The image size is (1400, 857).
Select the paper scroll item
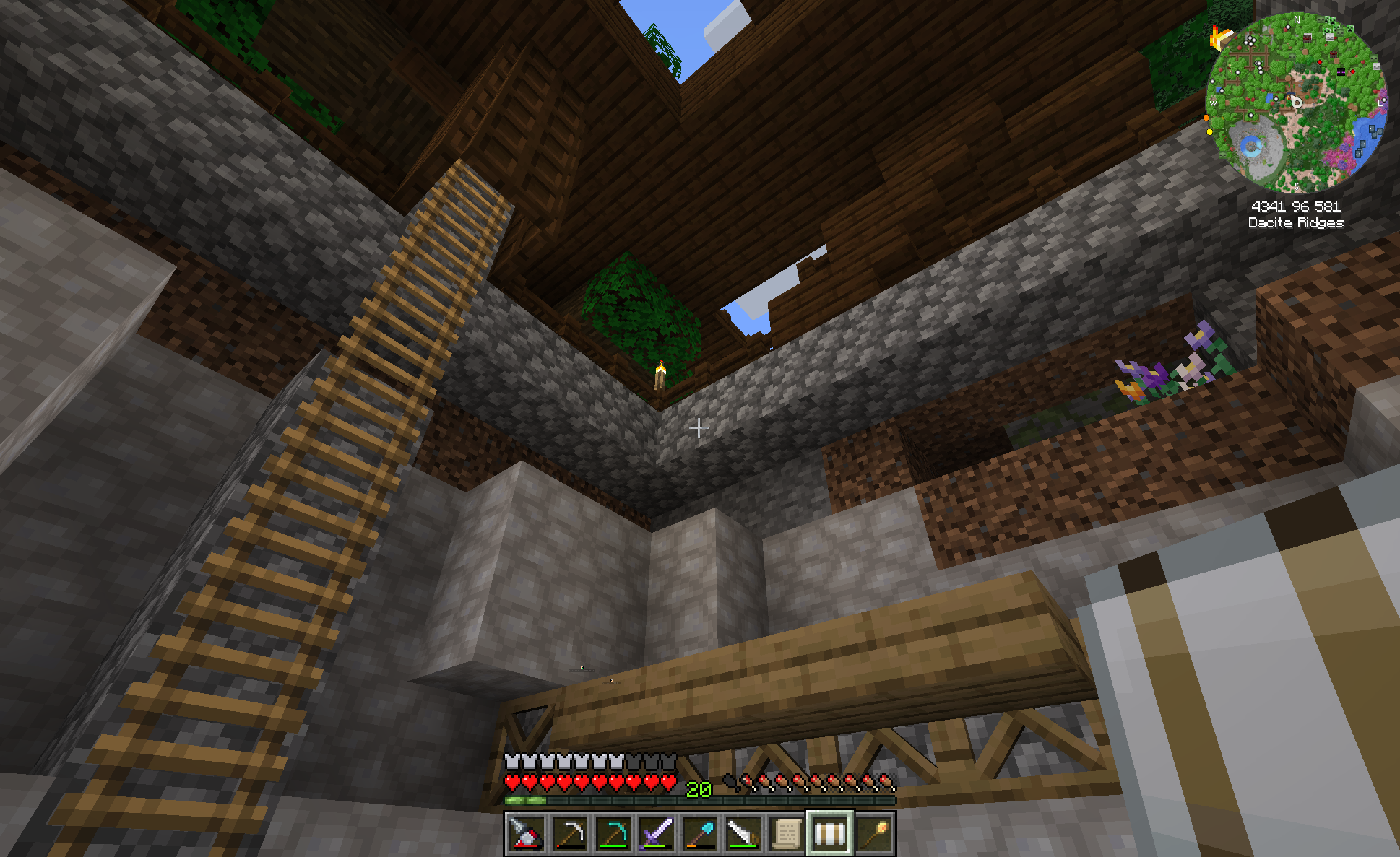[x=787, y=832]
